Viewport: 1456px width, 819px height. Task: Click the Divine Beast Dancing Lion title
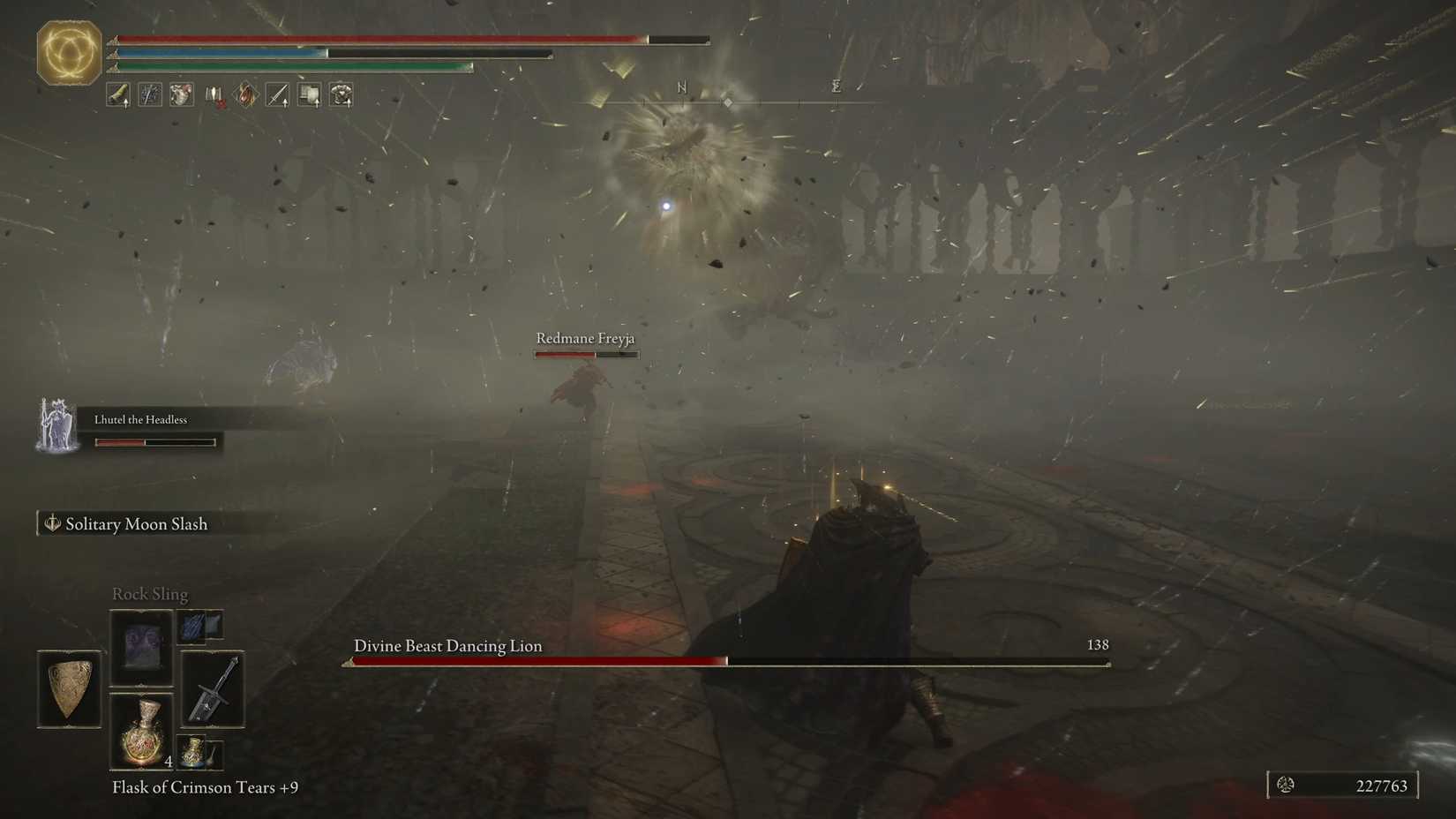pyautogui.click(x=447, y=646)
